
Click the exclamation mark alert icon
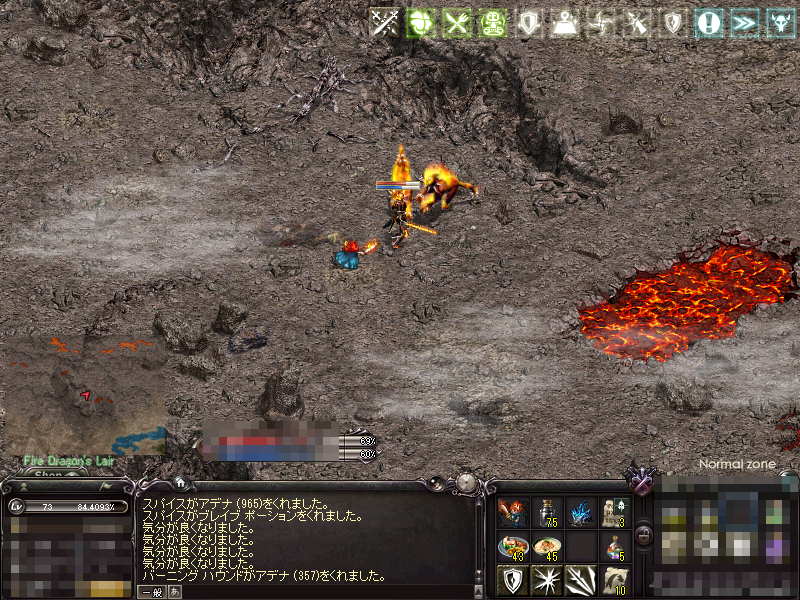pyautogui.click(x=709, y=23)
